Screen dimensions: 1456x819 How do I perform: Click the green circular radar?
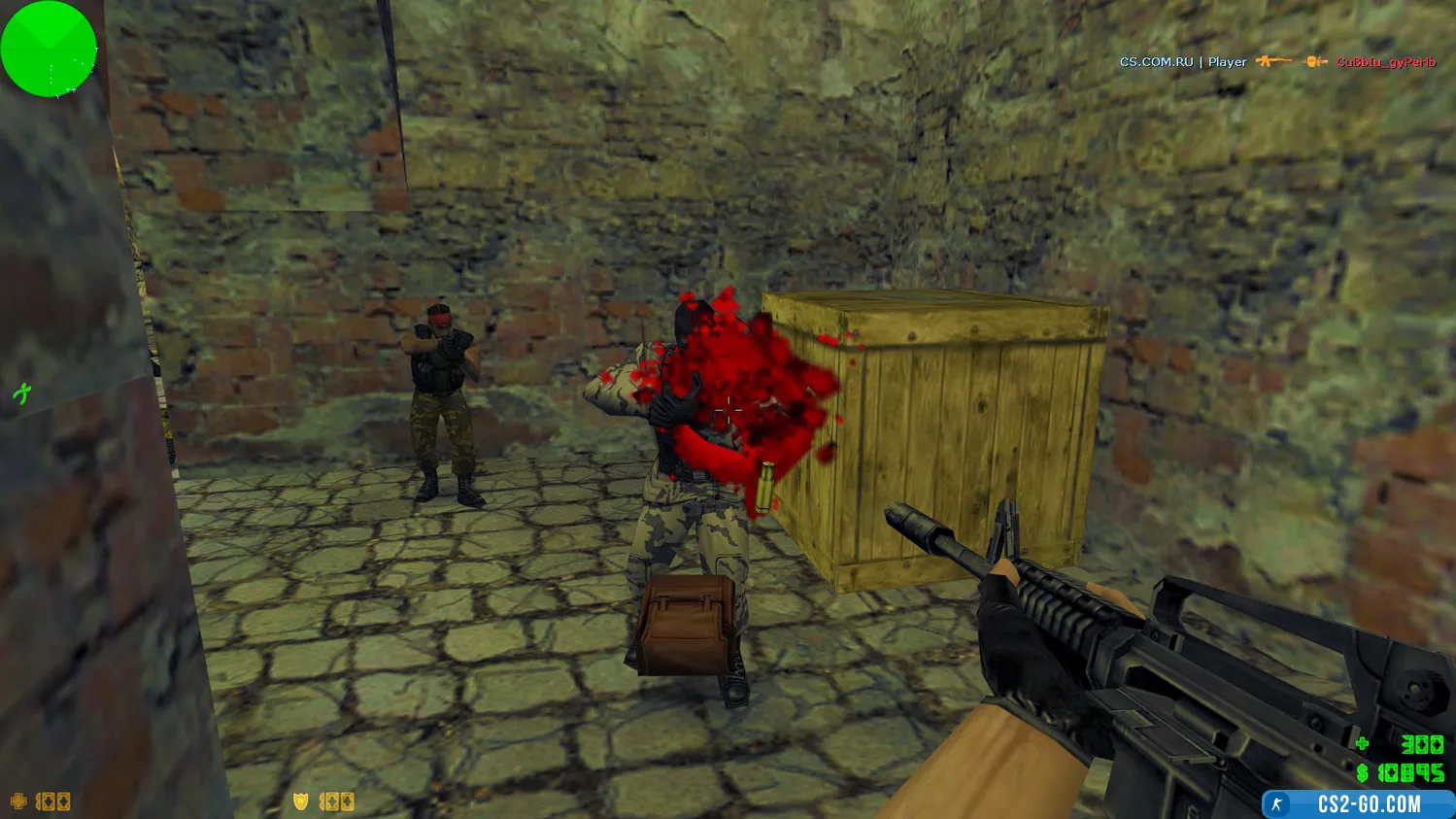coord(49,49)
